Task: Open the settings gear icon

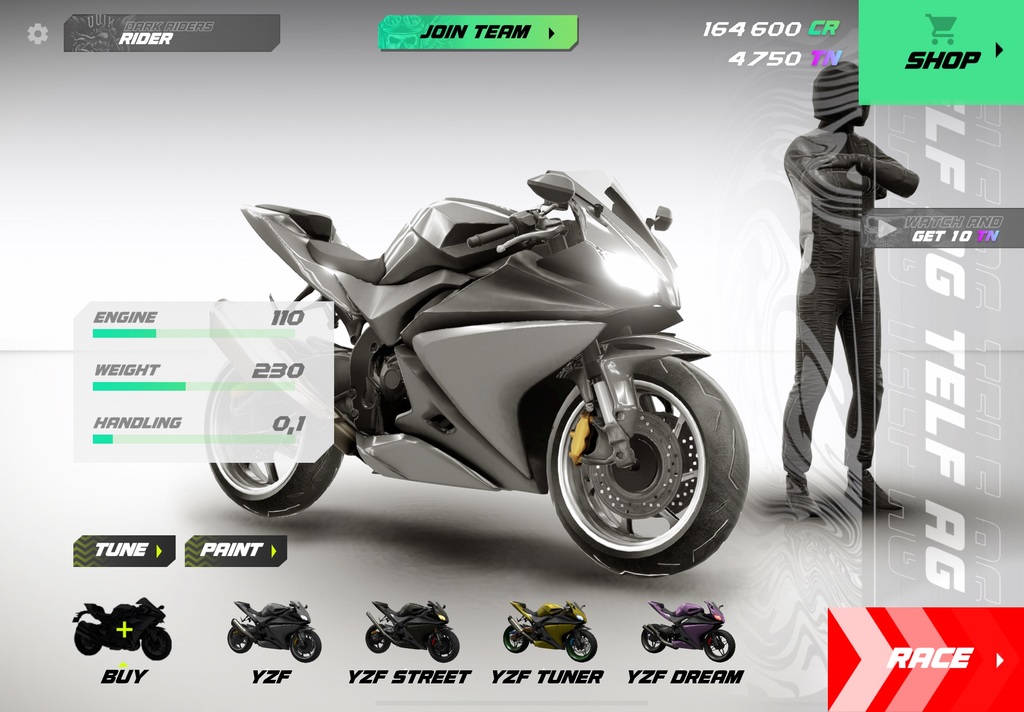Action: tap(38, 34)
